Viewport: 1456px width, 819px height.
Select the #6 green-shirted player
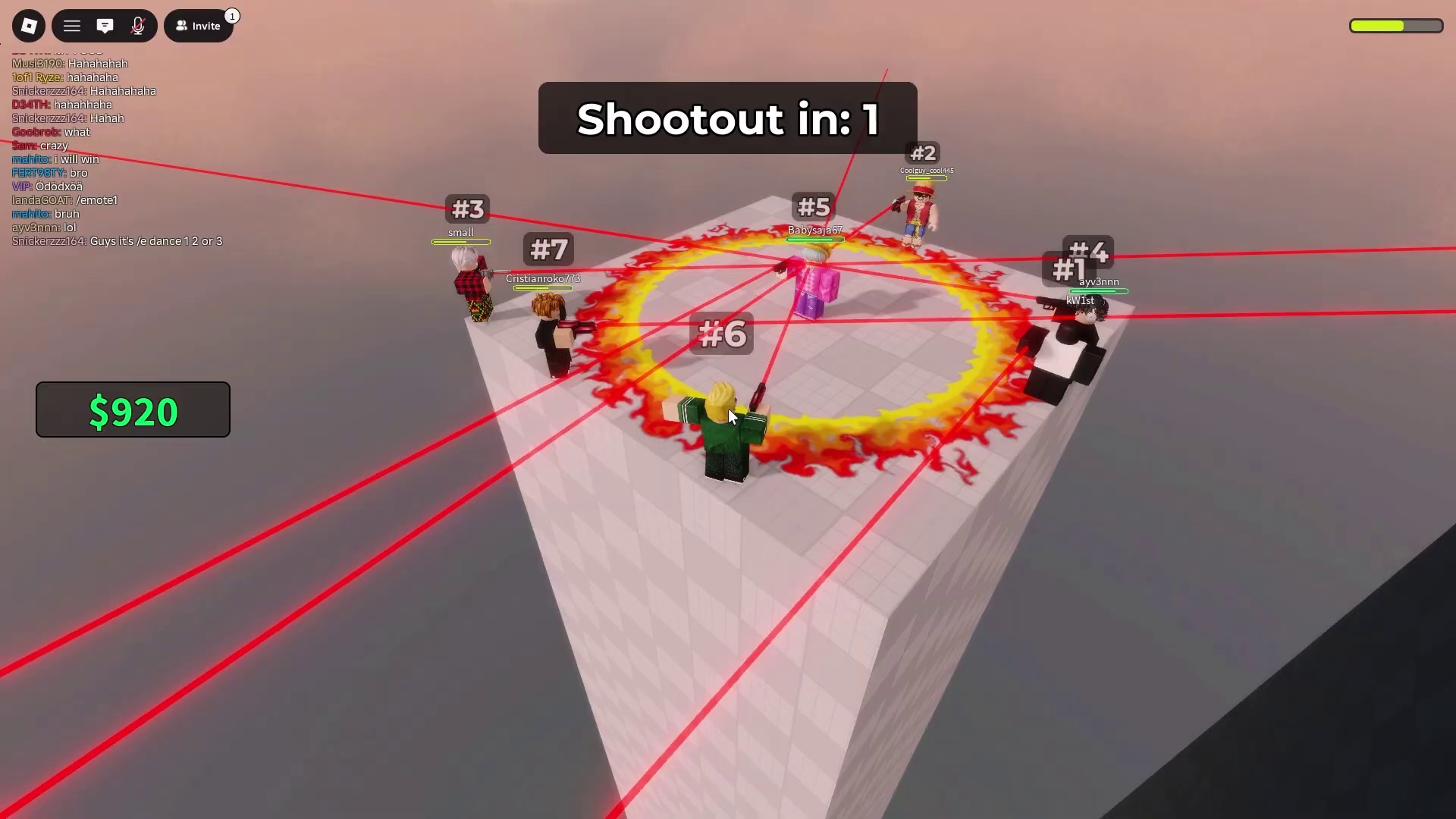tap(724, 425)
